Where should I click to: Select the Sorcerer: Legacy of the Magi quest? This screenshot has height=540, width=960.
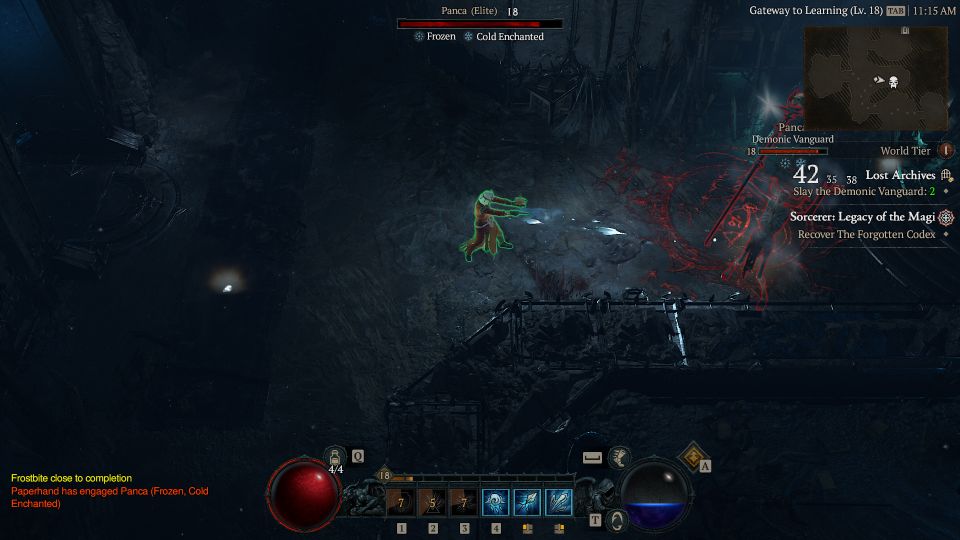862,217
